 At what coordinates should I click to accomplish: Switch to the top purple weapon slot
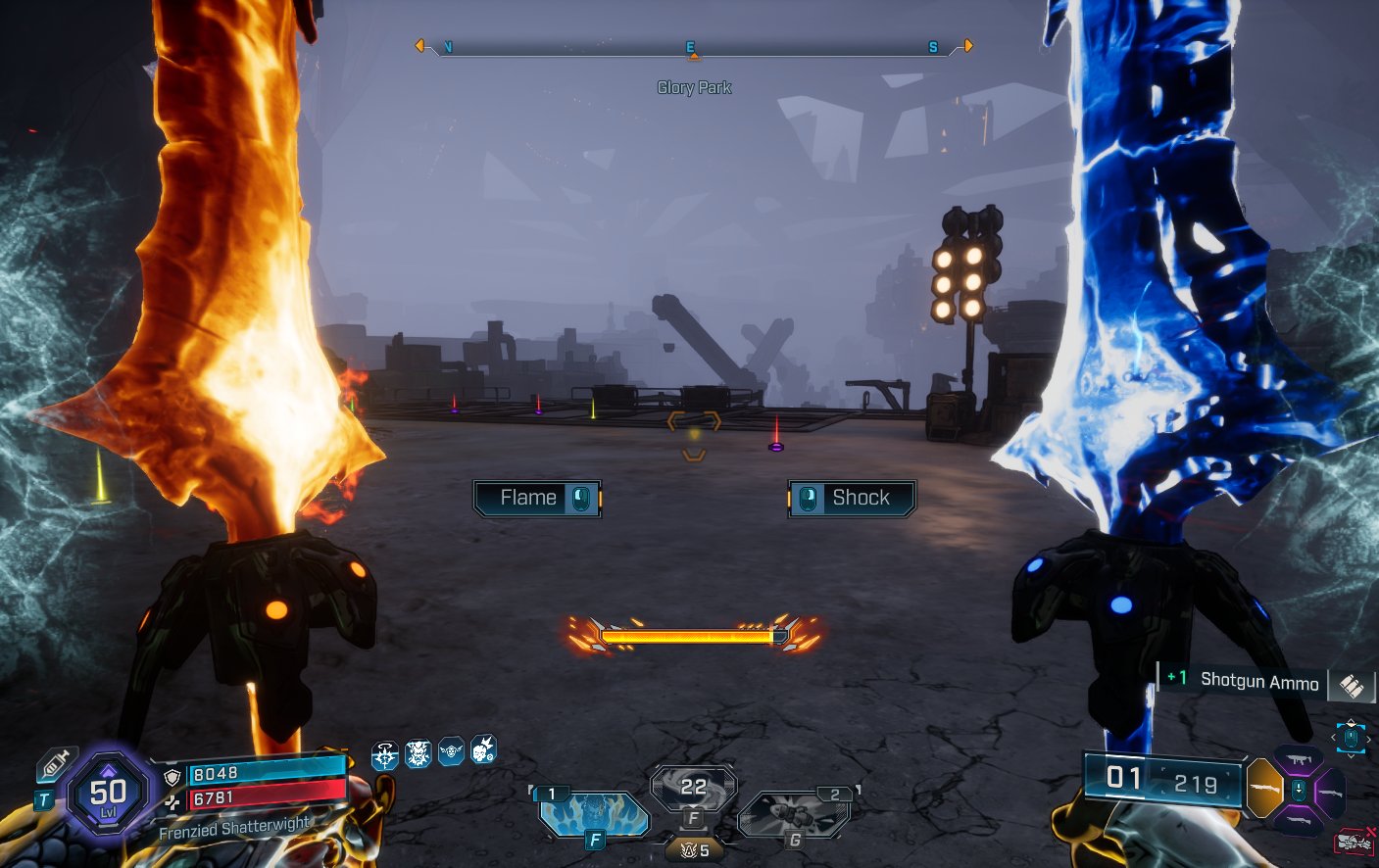[1300, 760]
